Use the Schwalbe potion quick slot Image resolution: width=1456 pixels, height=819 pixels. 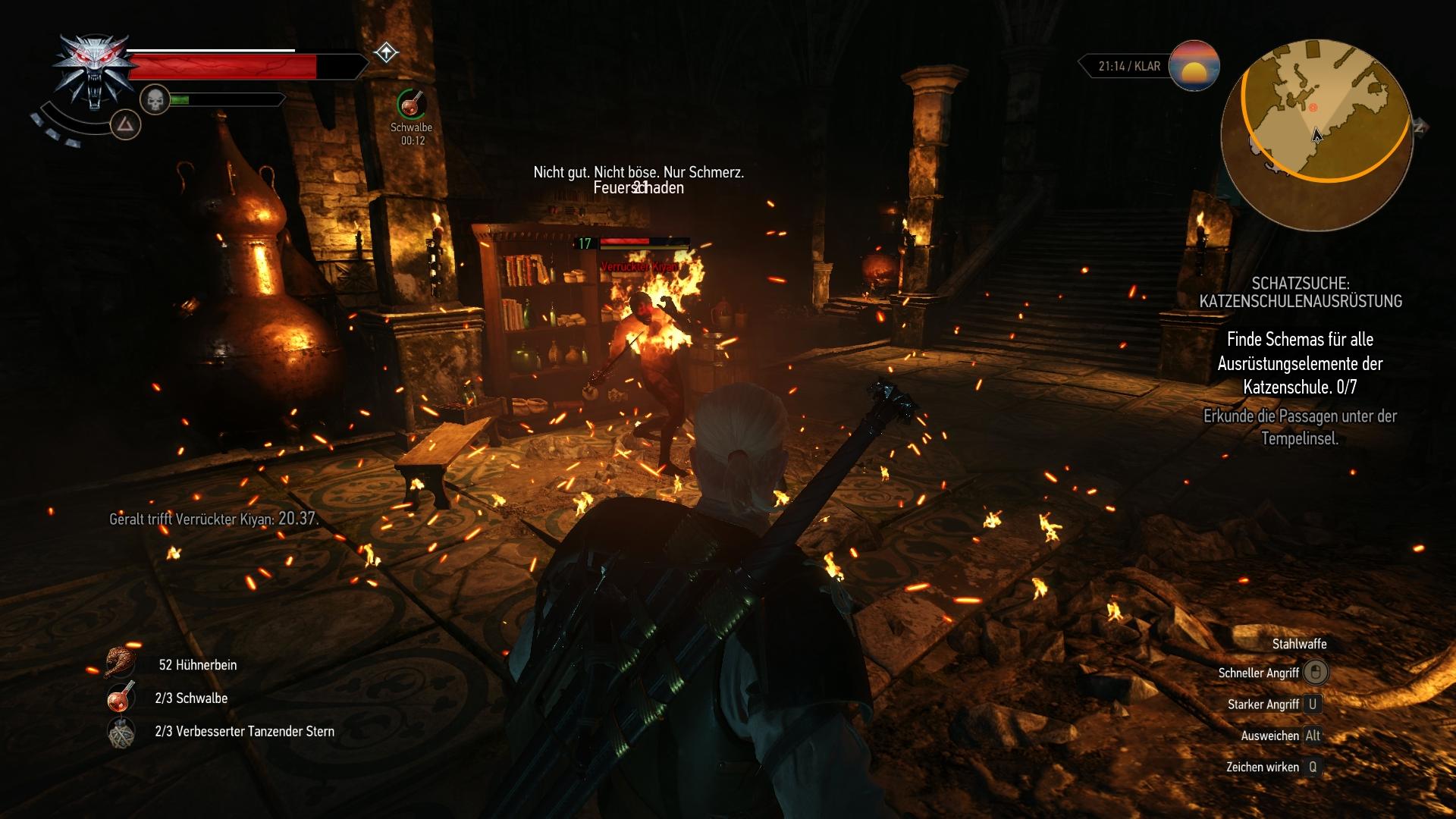(121, 698)
